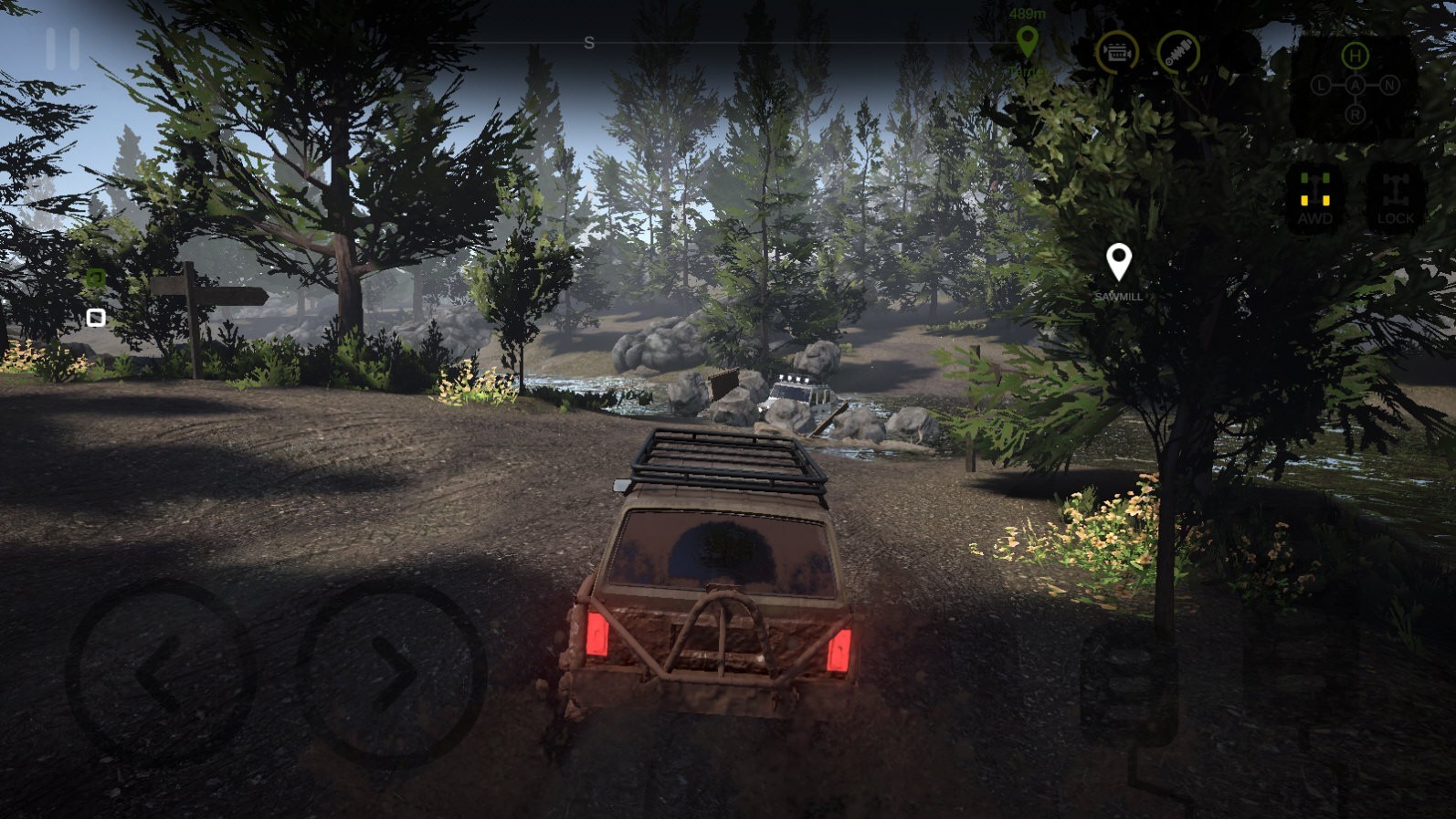
Task: Pause the game with the pause button
Action: point(62,48)
